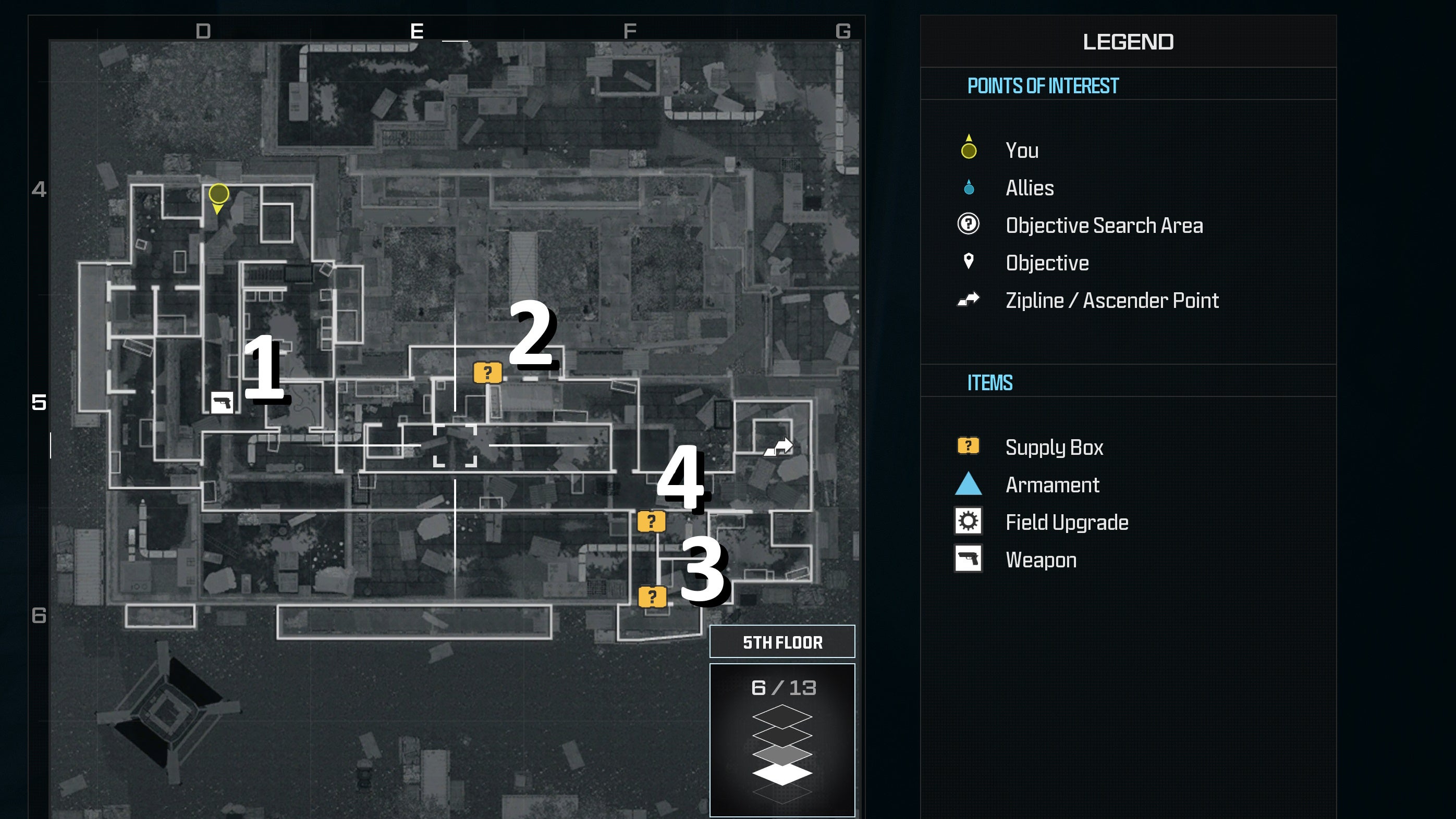This screenshot has width=1456, height=819.
Task: Click the Objective Search Area symbol in the legend
Action: [968, 225]
